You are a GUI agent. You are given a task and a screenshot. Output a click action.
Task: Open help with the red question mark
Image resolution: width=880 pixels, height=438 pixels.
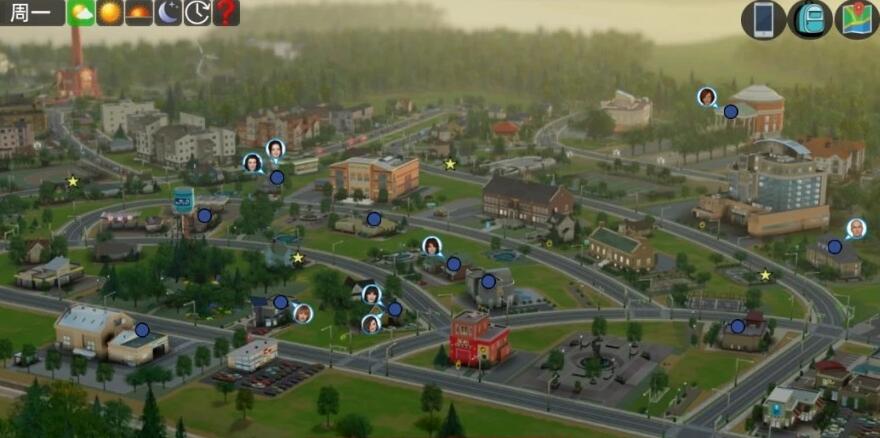(x=226, y=13)
